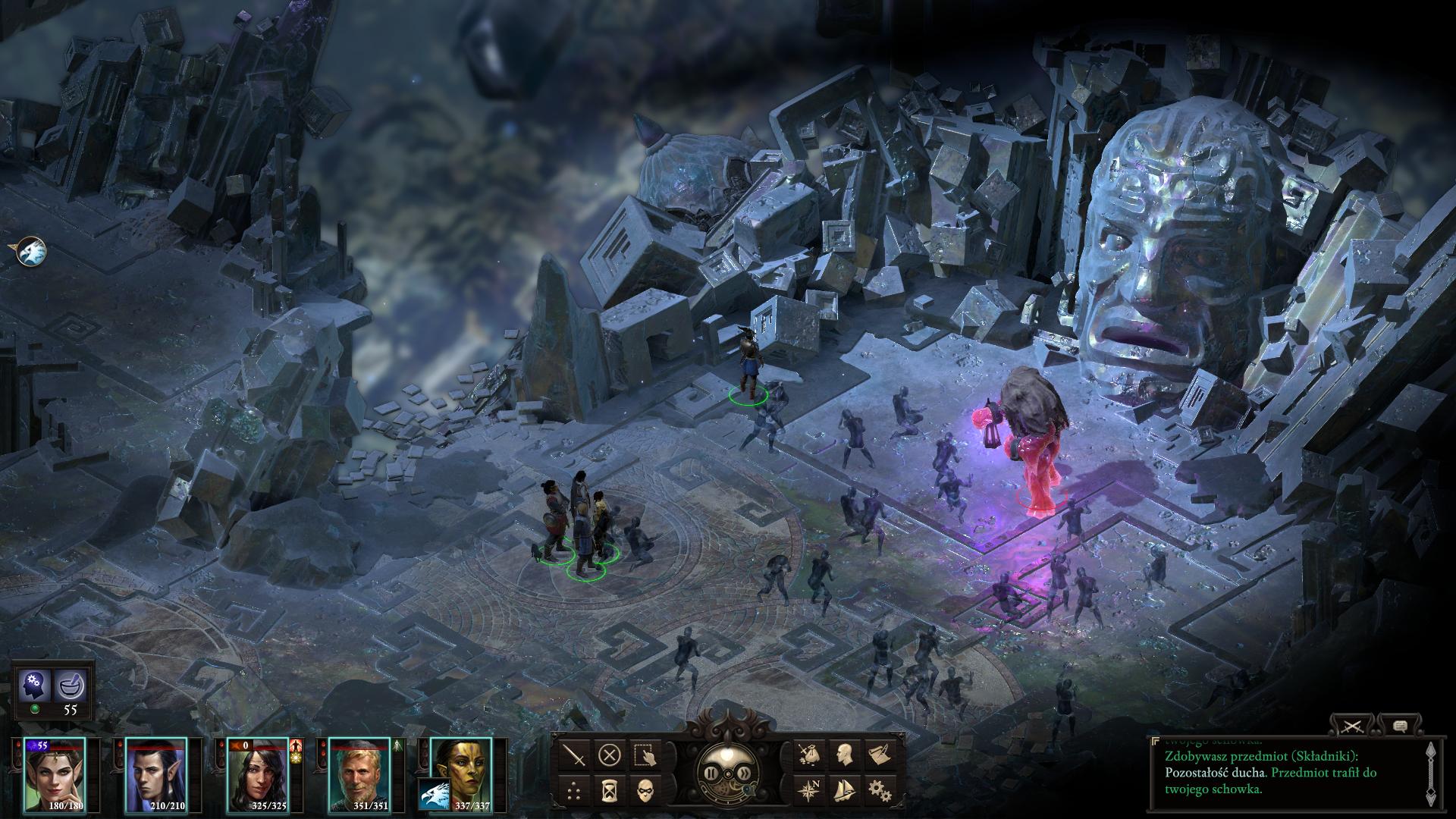Open the party formation dots button

pyautogui.click(x=576, y=790)
